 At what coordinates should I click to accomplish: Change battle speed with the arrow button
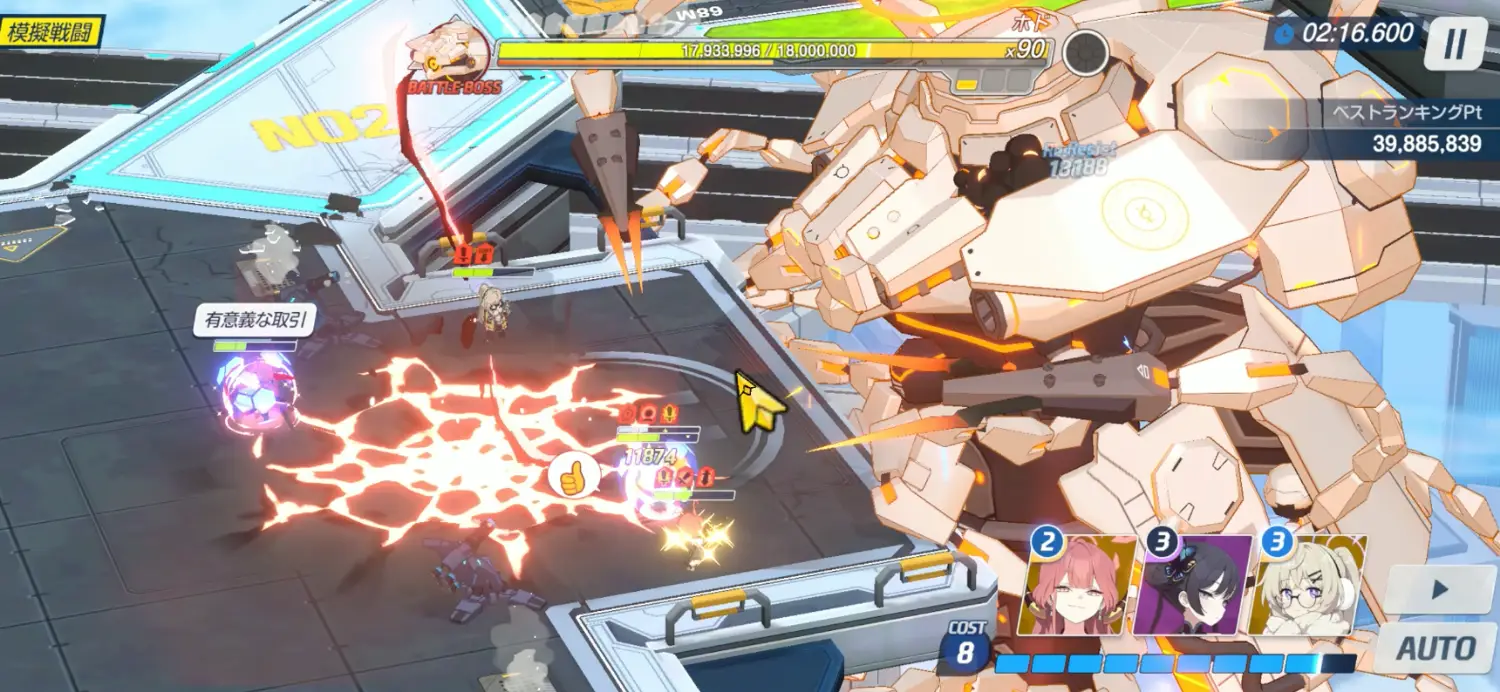pyautogui.click(x=1439, y=591)
